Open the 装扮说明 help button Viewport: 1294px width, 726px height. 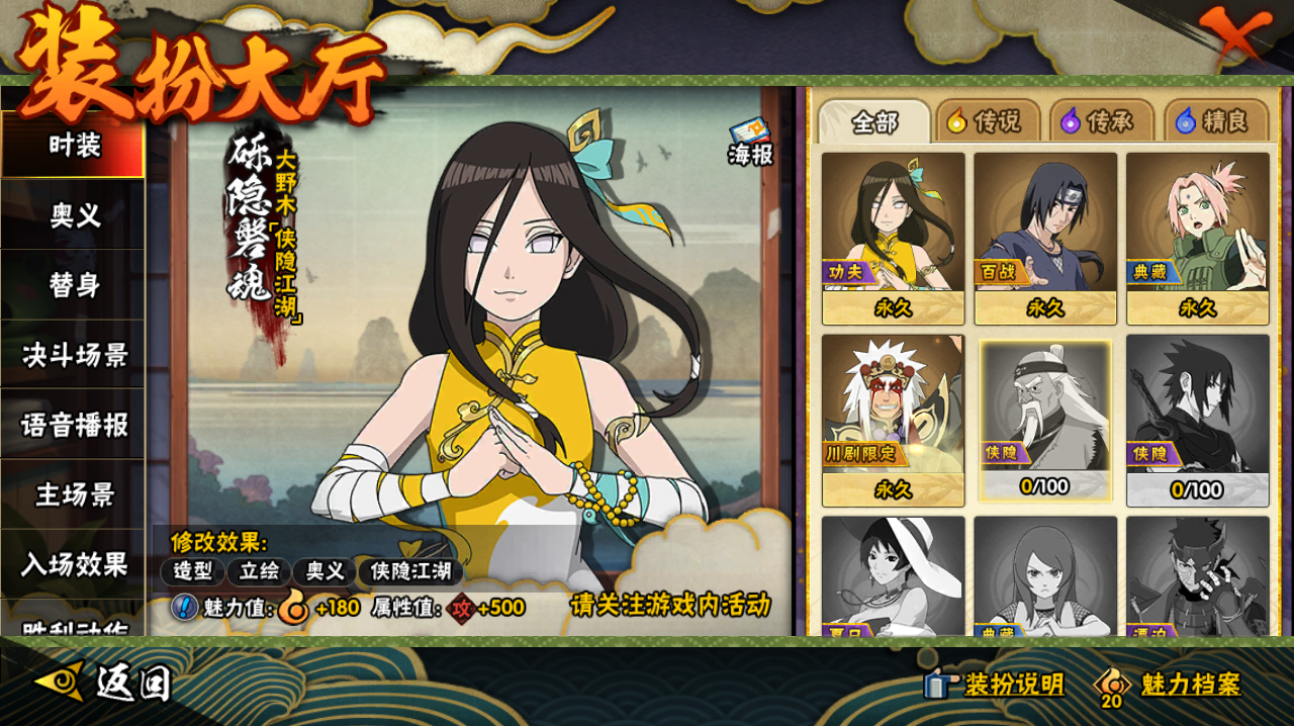994,684
